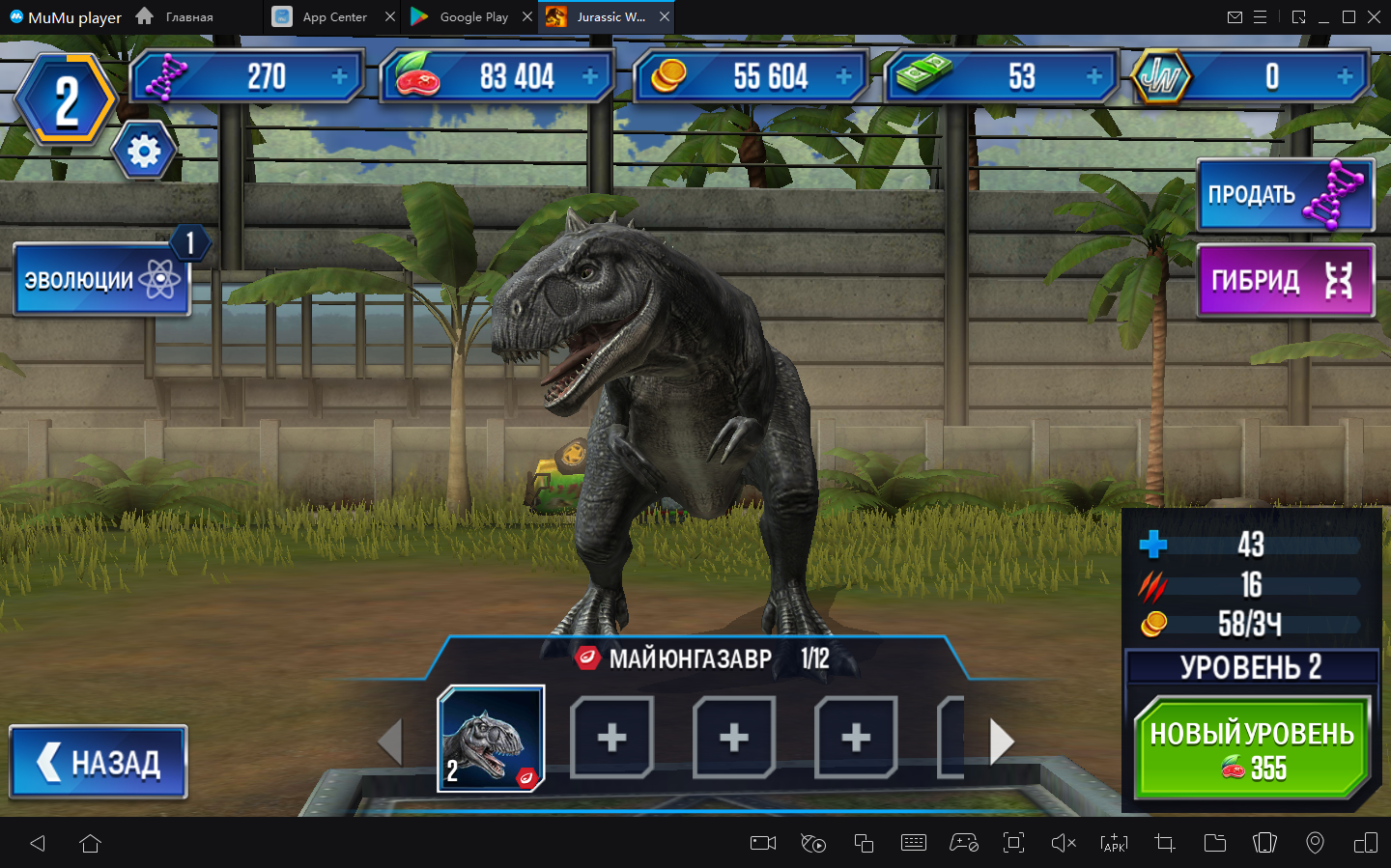Select the level 2 Majungasaurus thumbnail
The image size is (1391, 868).
491,739
